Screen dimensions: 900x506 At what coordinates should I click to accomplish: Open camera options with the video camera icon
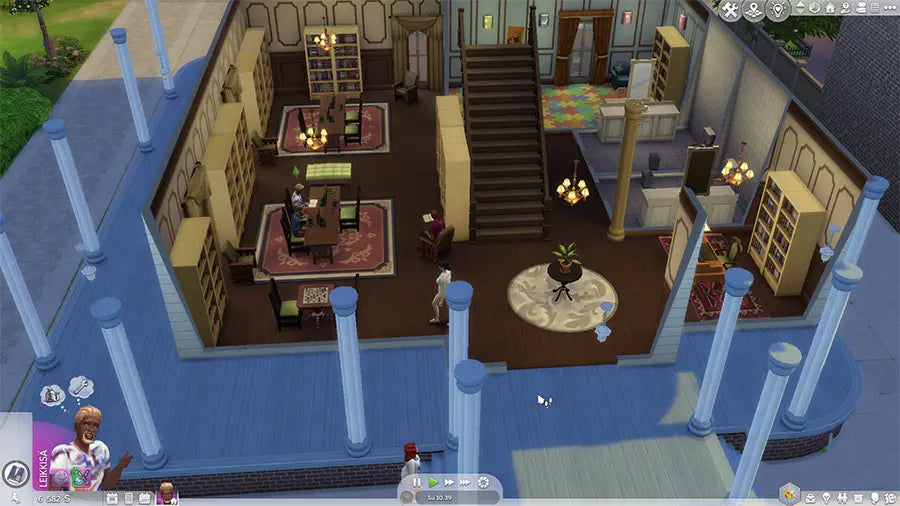(x=859, y=10)
